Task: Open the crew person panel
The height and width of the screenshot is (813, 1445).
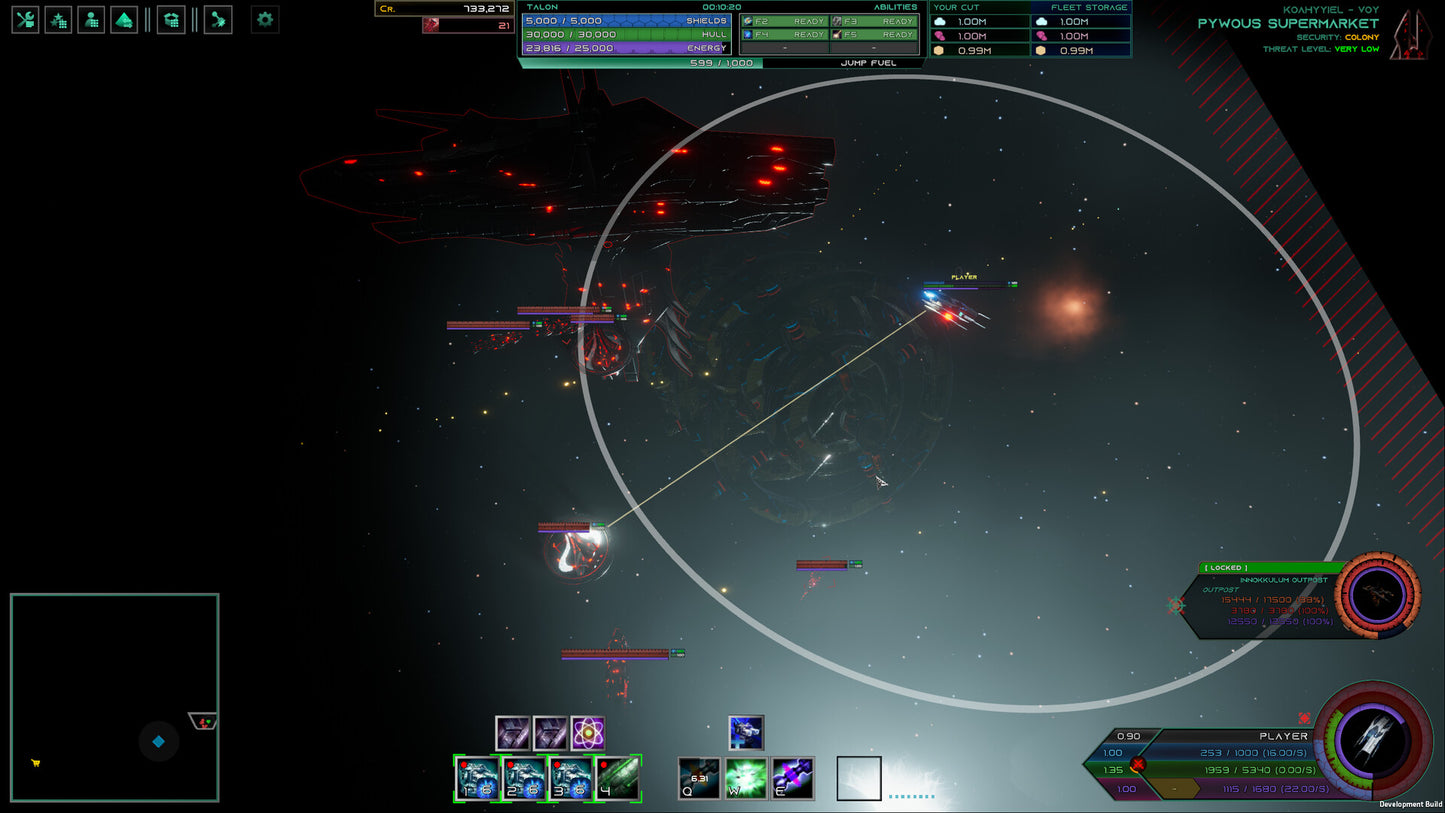Action: coord(91,19)
